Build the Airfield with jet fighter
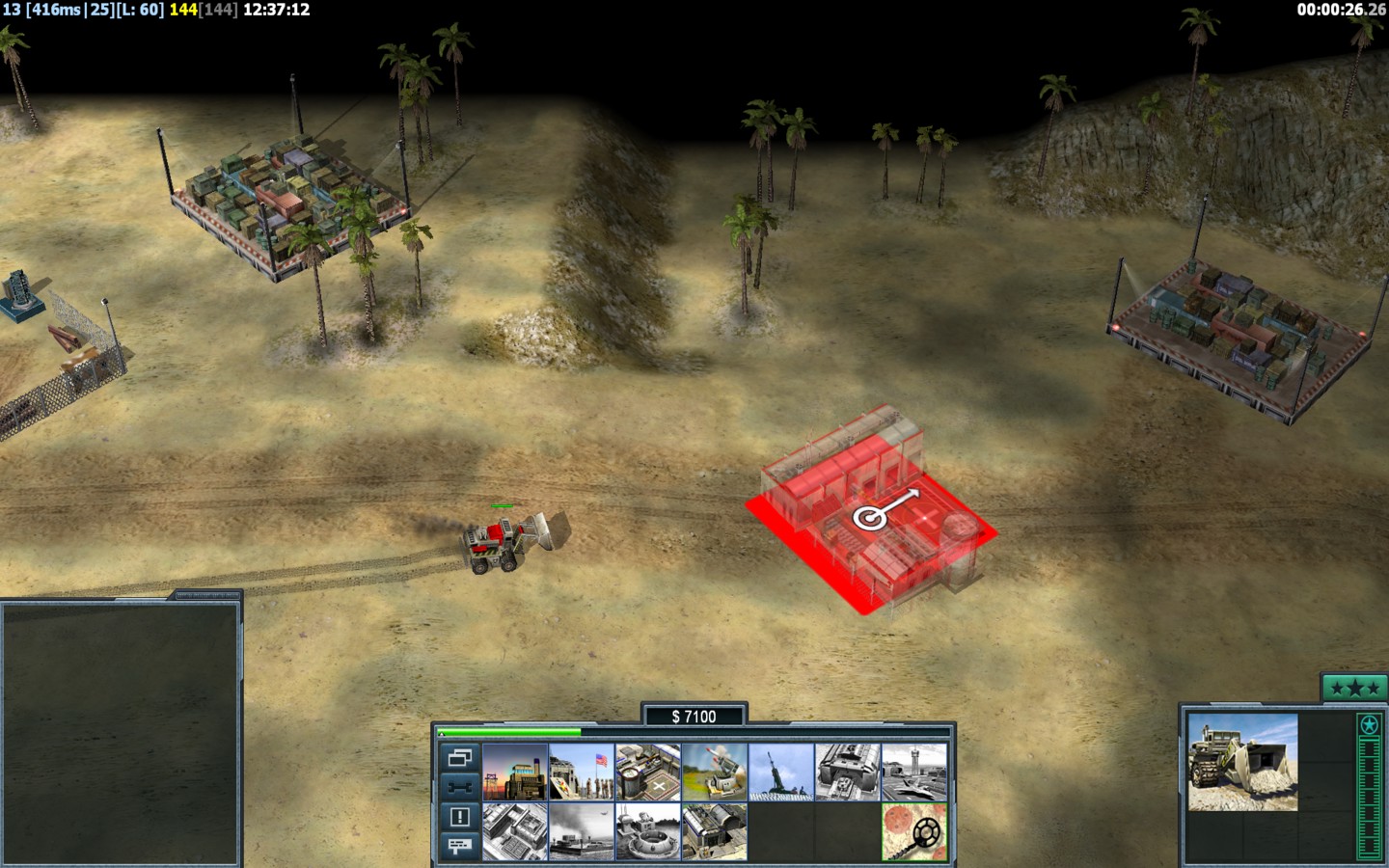This screenshot has height=868, width=1389. pyautogui.click(x=914, y=772)
